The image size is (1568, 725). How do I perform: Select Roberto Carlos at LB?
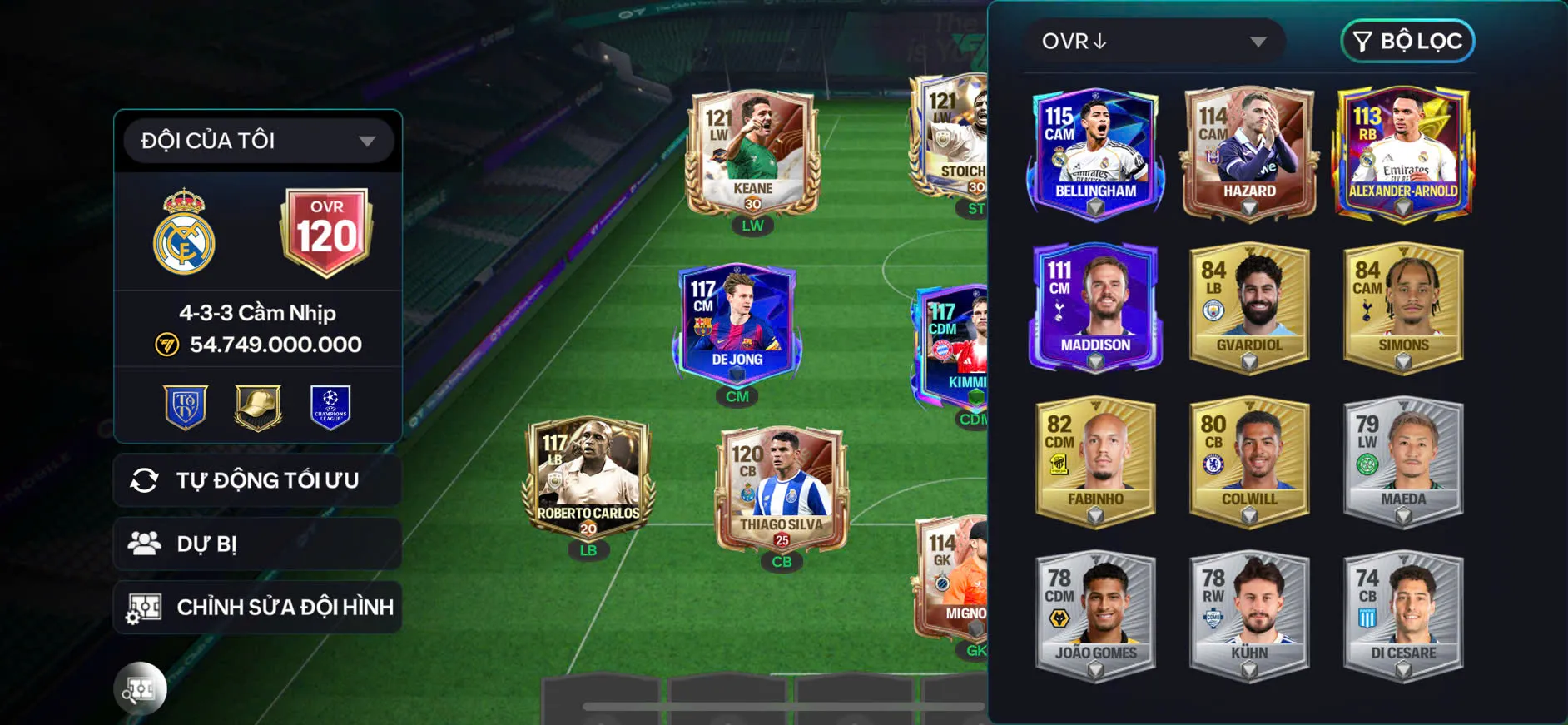pyautogui.click(x=588, y=478)
